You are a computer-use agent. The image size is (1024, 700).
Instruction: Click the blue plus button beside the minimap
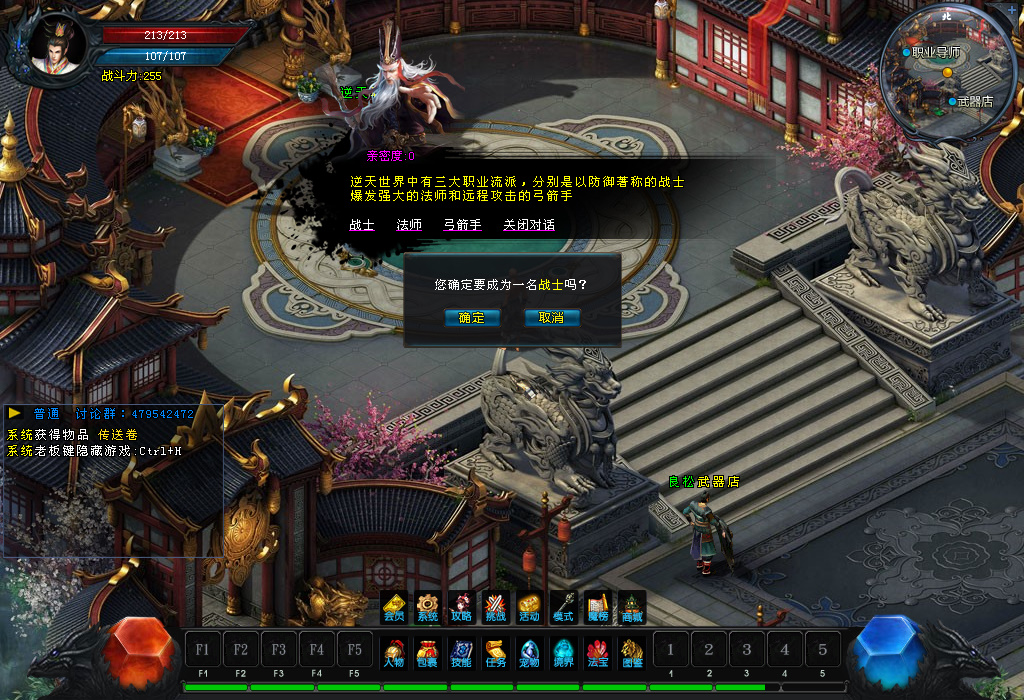pos(1013,11)
